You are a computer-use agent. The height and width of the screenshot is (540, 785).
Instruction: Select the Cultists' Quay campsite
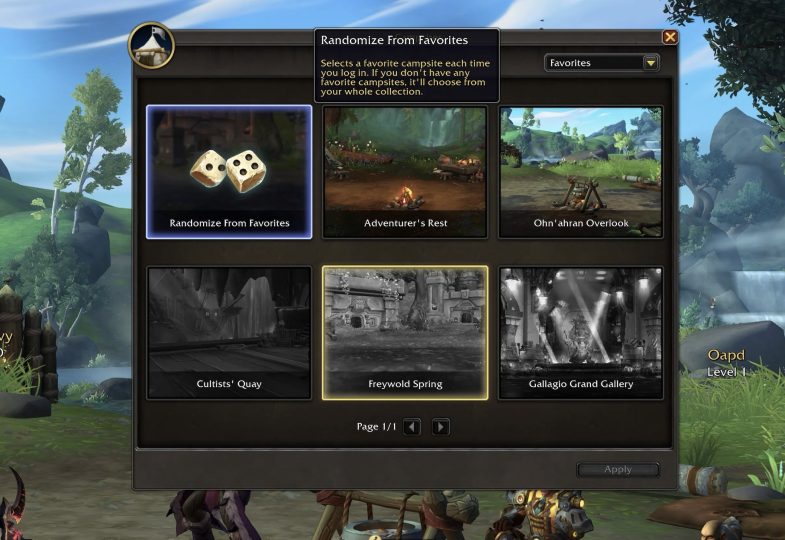coord(229,332)
